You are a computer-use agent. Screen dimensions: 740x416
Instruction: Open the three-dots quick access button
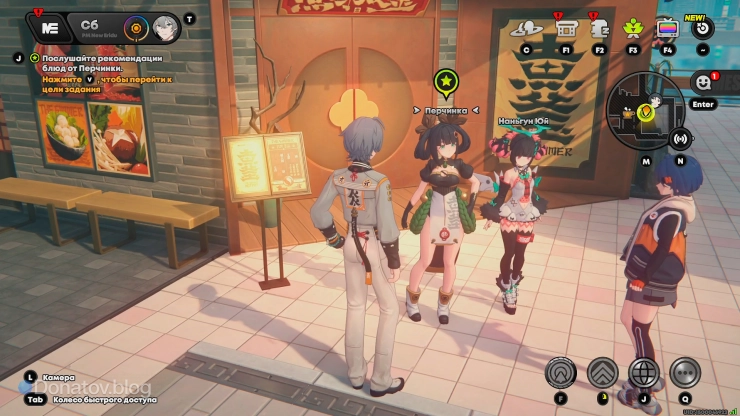(x=684, y=373)
